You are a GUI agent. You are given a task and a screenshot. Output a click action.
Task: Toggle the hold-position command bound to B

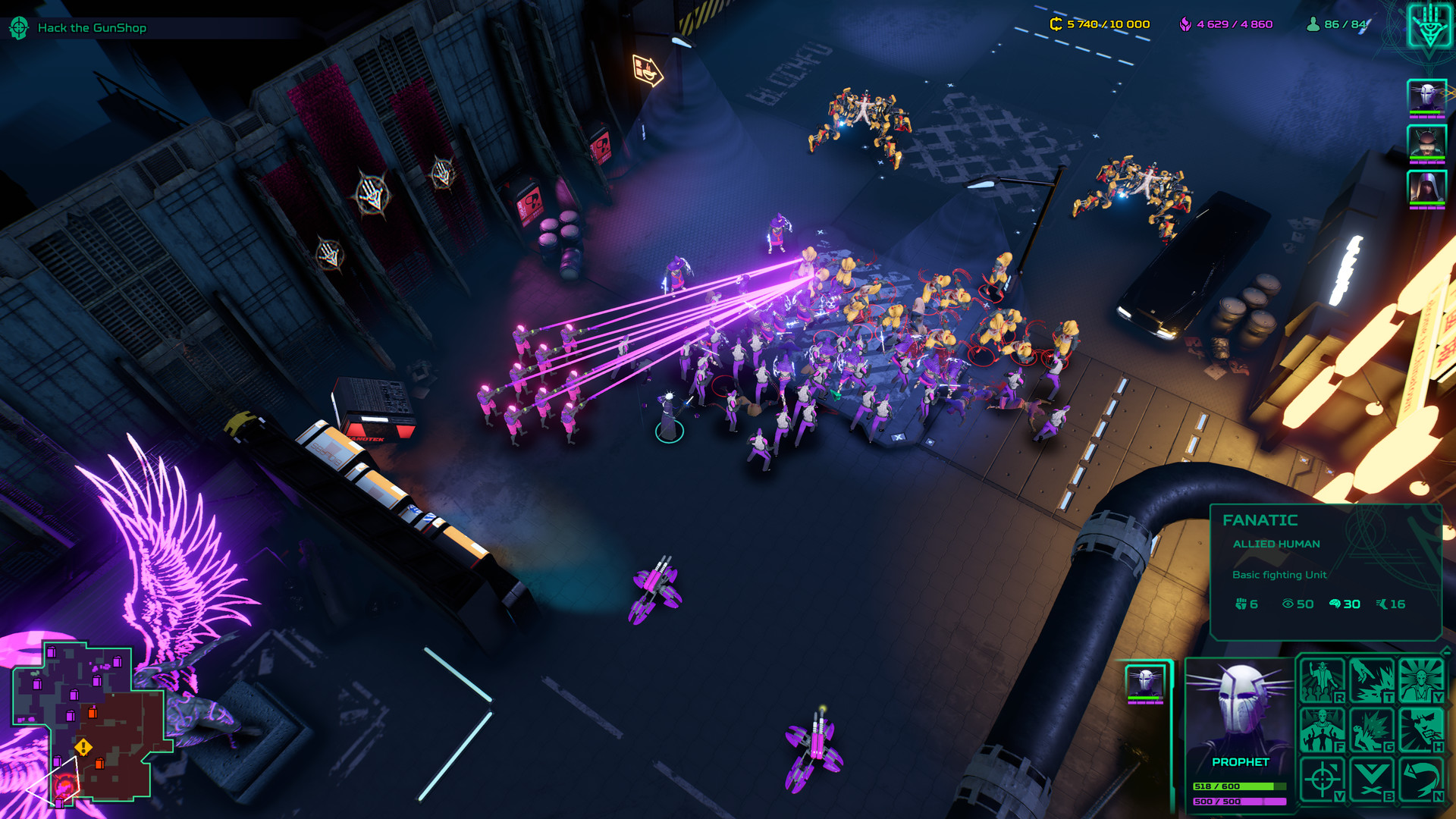tap(1371, 778)
